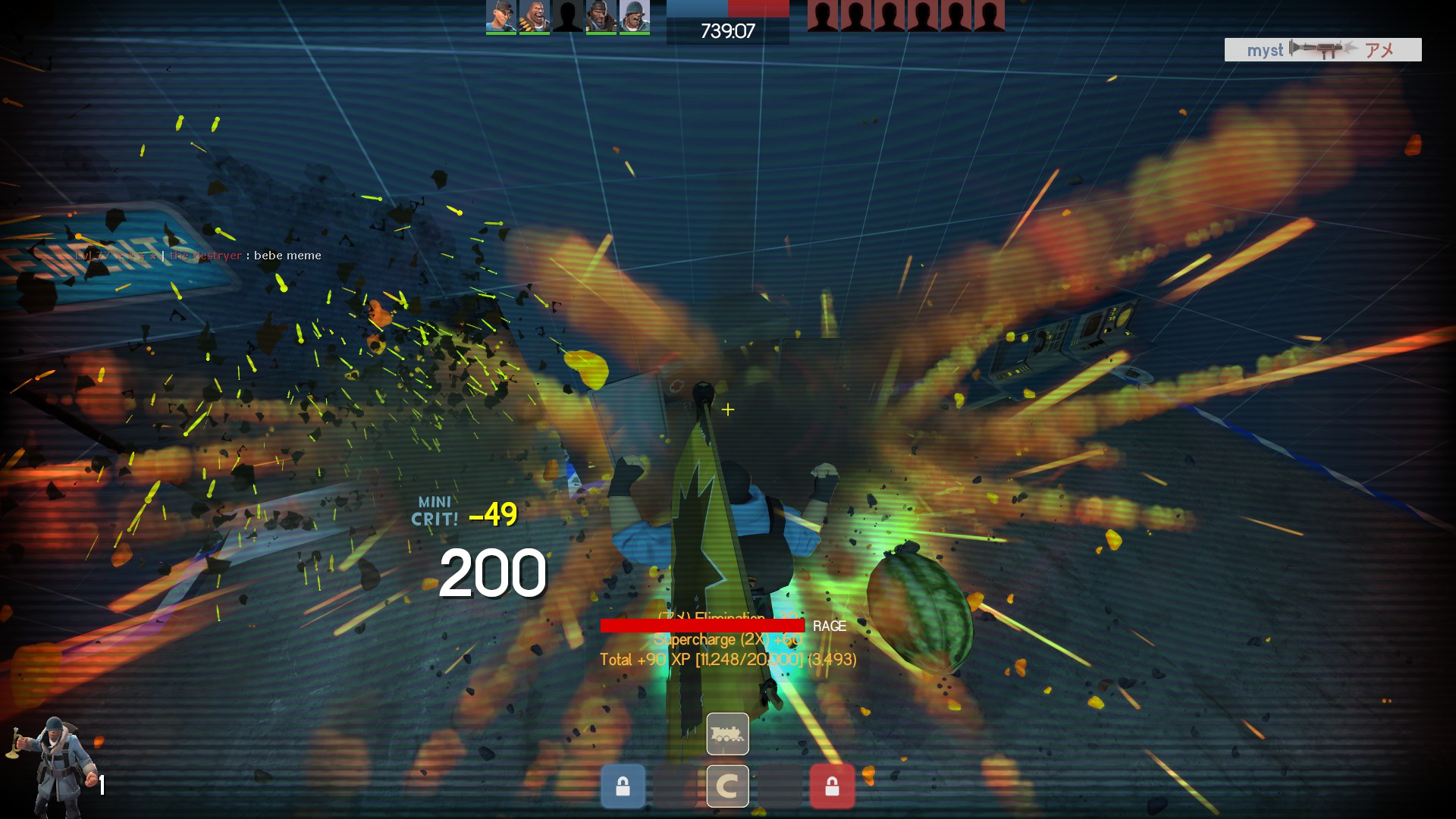Select the neutral control point C icon

coord(727,786)
